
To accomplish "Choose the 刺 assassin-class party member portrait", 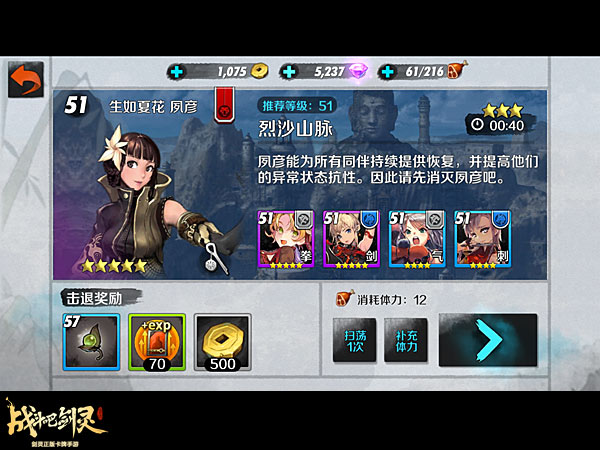I will pos(483,239).
